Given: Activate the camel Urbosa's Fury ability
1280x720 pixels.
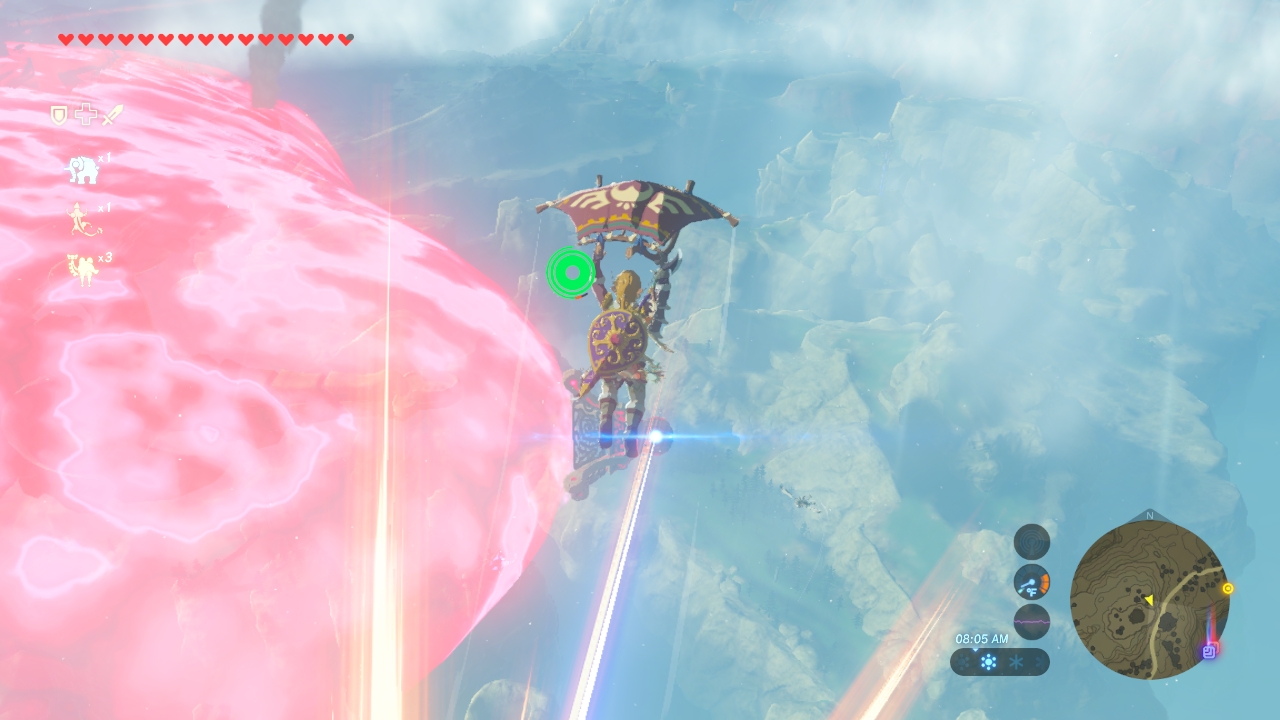Looking at the screenshot, I should click(82, 270).
